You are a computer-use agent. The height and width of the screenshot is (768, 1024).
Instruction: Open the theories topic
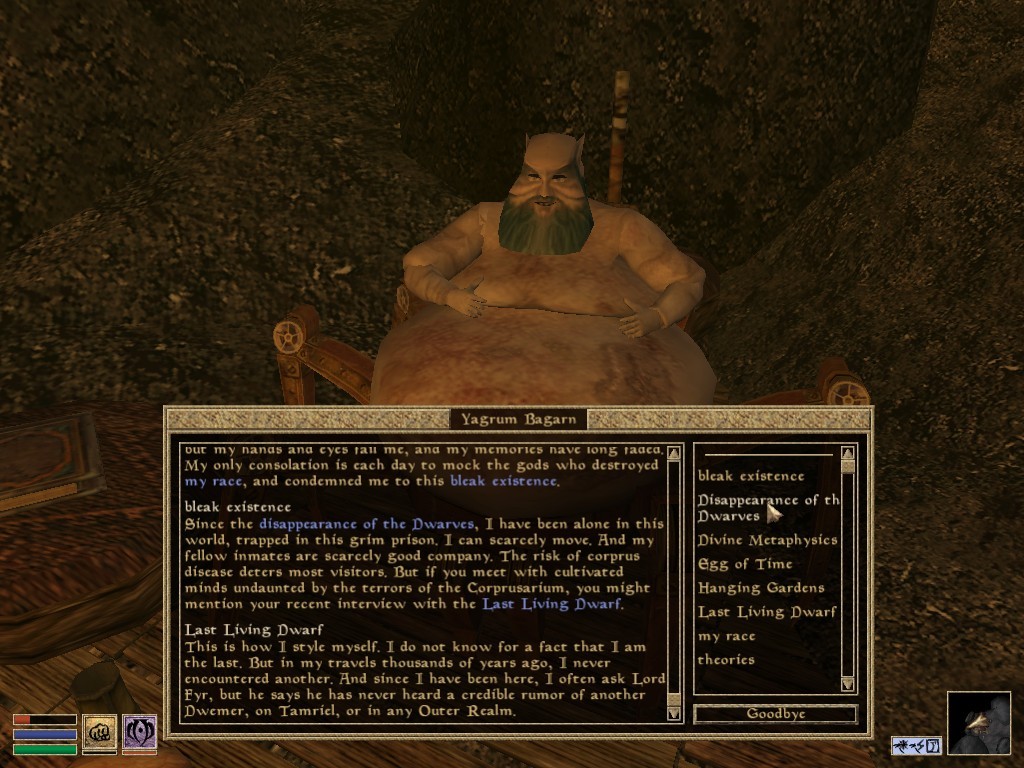725,660
